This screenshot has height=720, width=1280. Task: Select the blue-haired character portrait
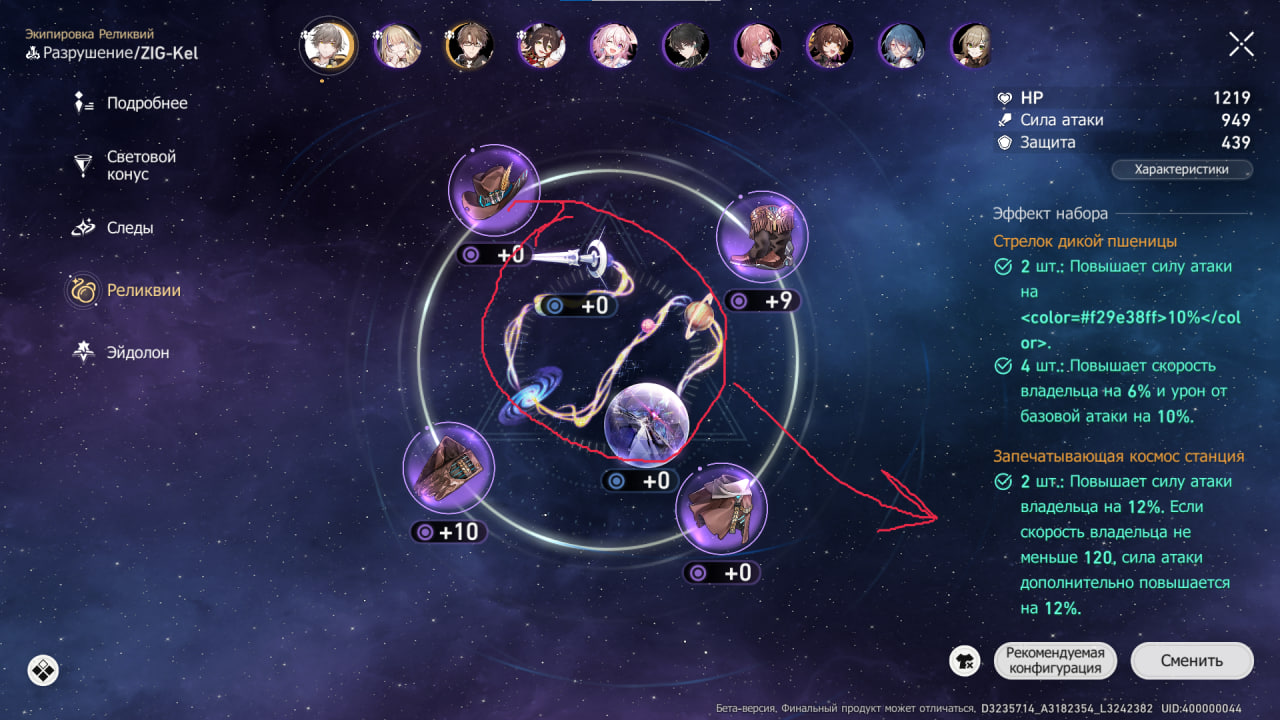900,46
